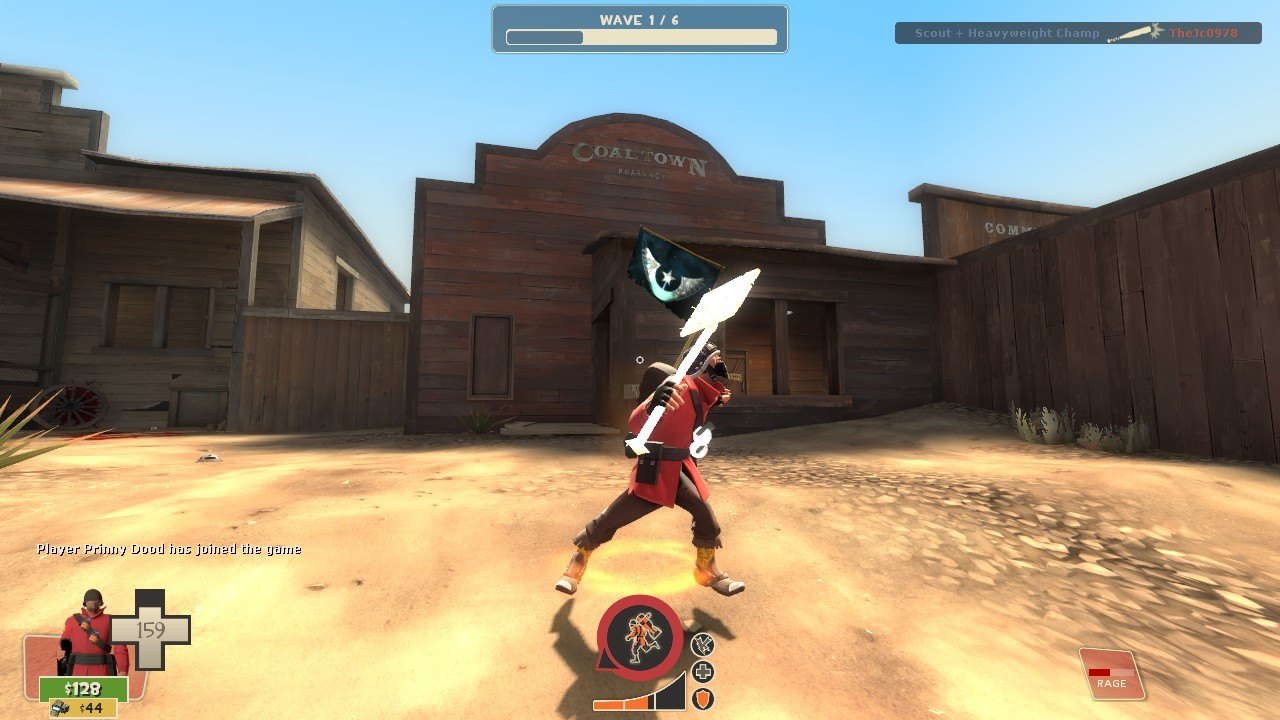
Task: Select the Wave 1 / 6 progress panel
Action: click(x=640, y=29)
